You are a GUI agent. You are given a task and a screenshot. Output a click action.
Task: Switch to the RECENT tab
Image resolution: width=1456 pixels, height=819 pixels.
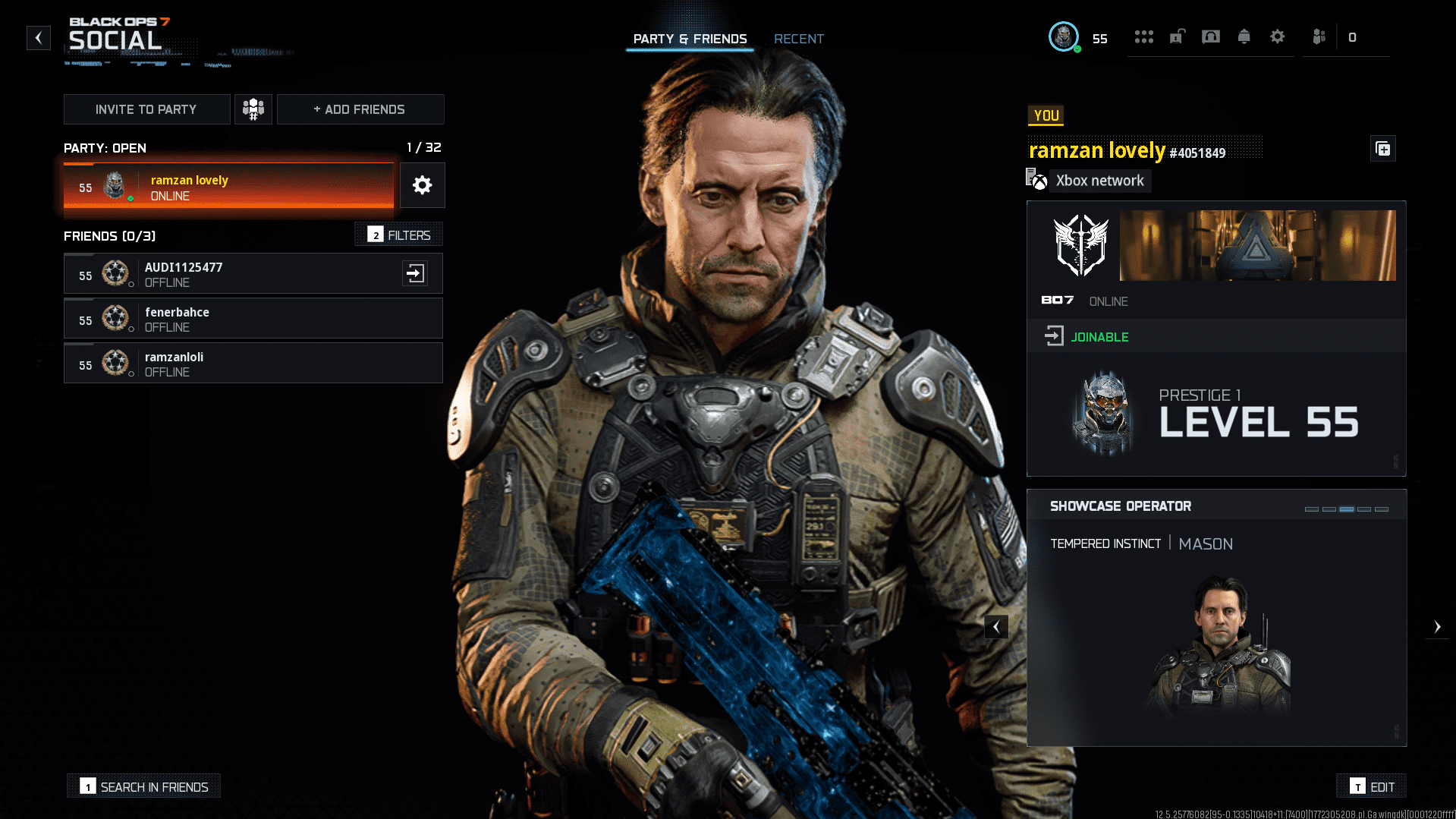coord(799,39)
